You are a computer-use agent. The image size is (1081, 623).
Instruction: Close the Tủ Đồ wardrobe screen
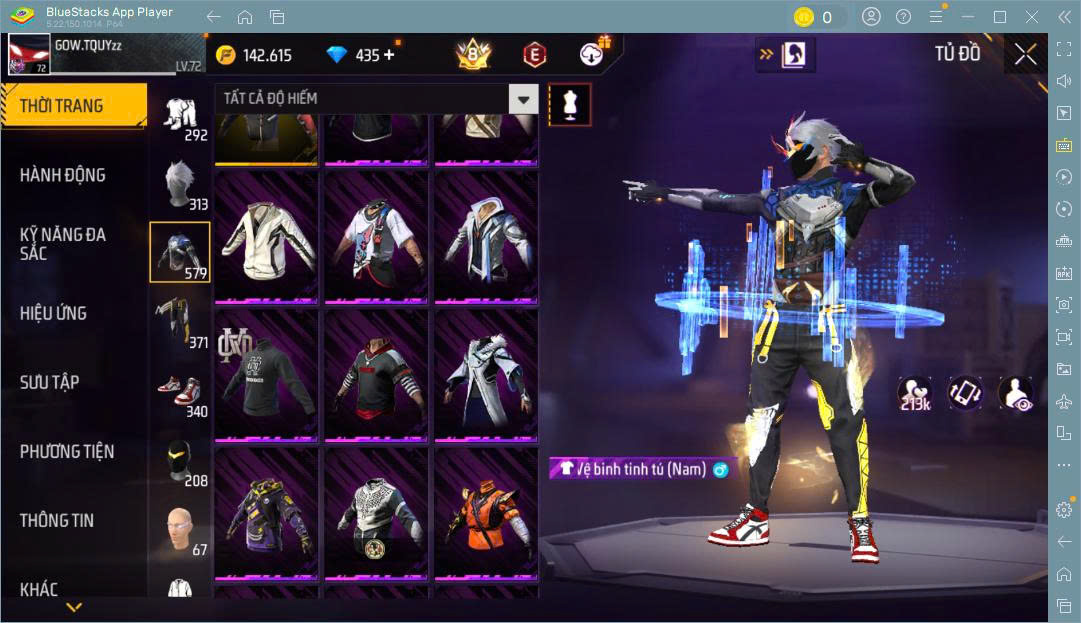pos(1025,55)
